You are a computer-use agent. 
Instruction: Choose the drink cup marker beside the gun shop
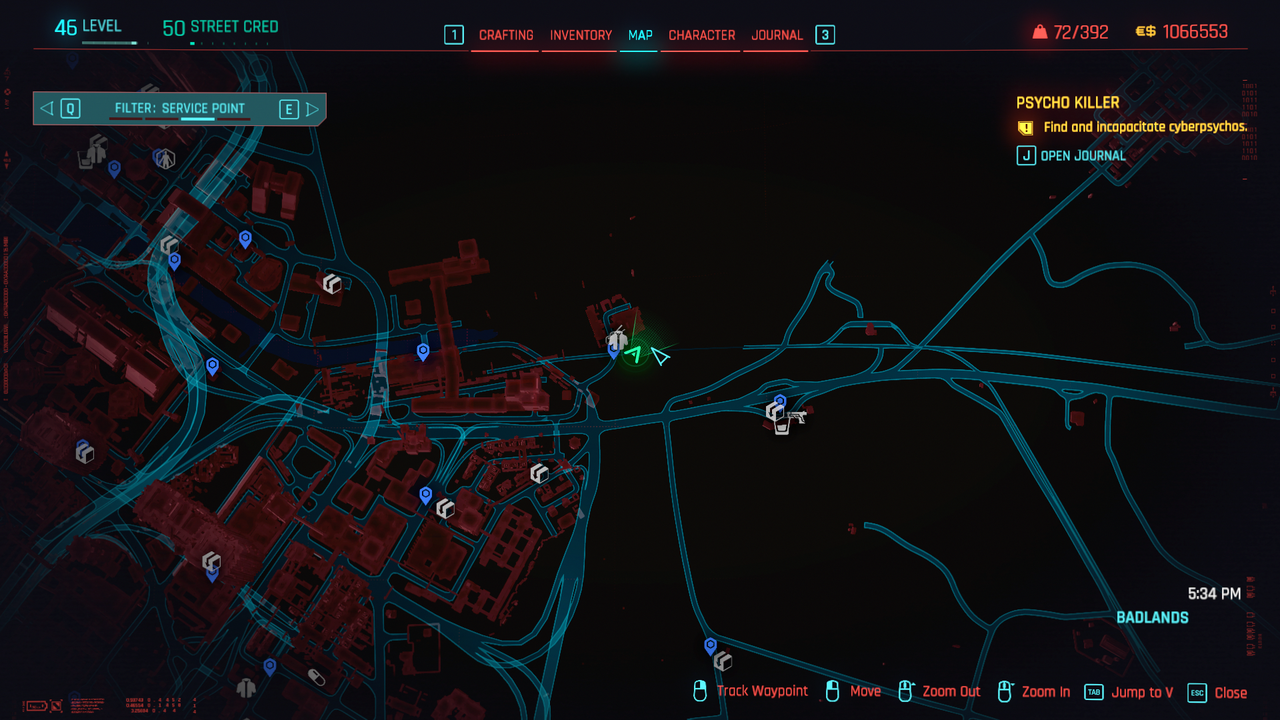click(781, 427)
